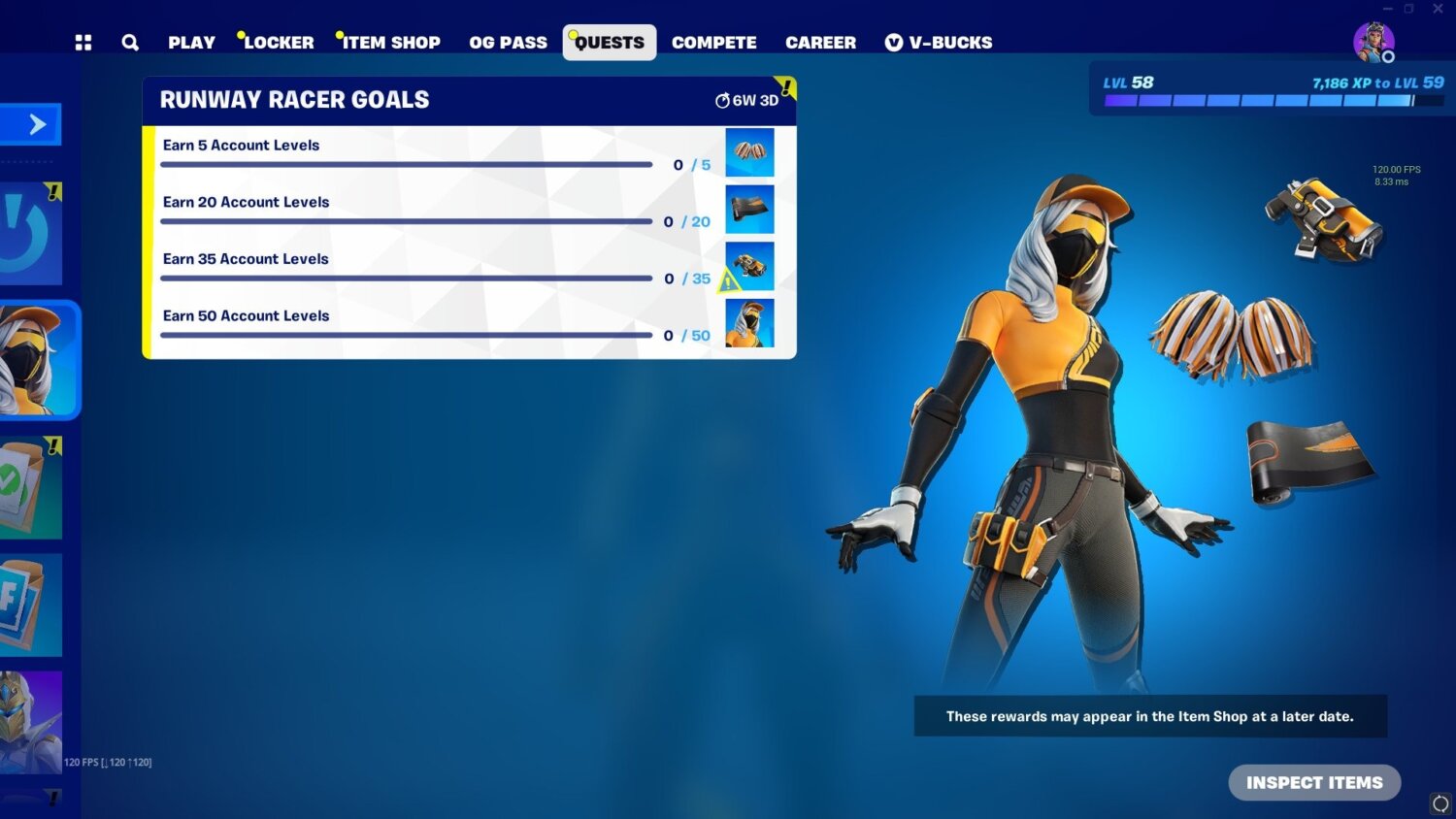Screen dimensions: 1456x819
Task: Open the daily quests card with green checkmark
Action: (x=32, y=488)
